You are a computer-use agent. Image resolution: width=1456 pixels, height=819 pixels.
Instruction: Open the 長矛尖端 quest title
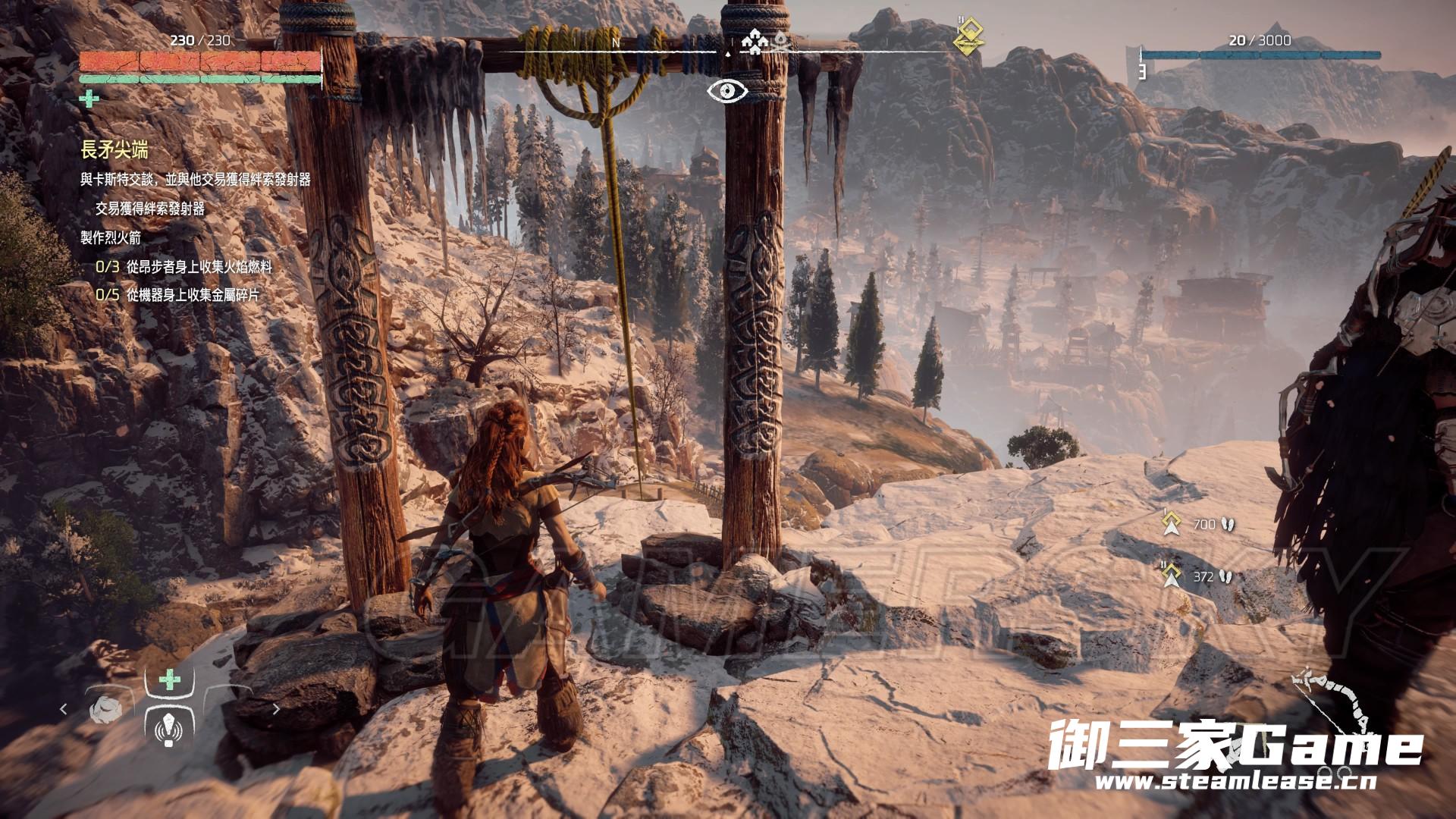(115, 150)
